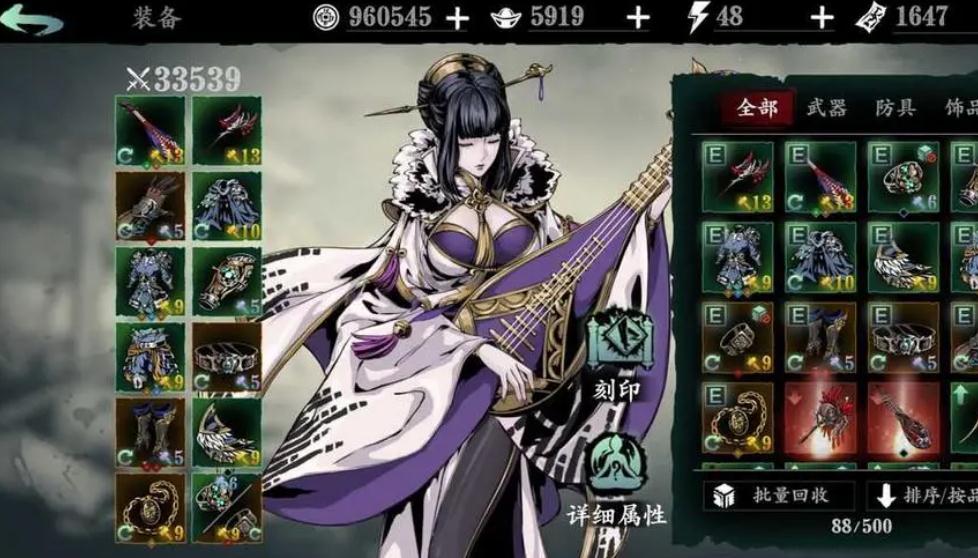Select the equipped blue robe armor slot

tap(226, 206)
